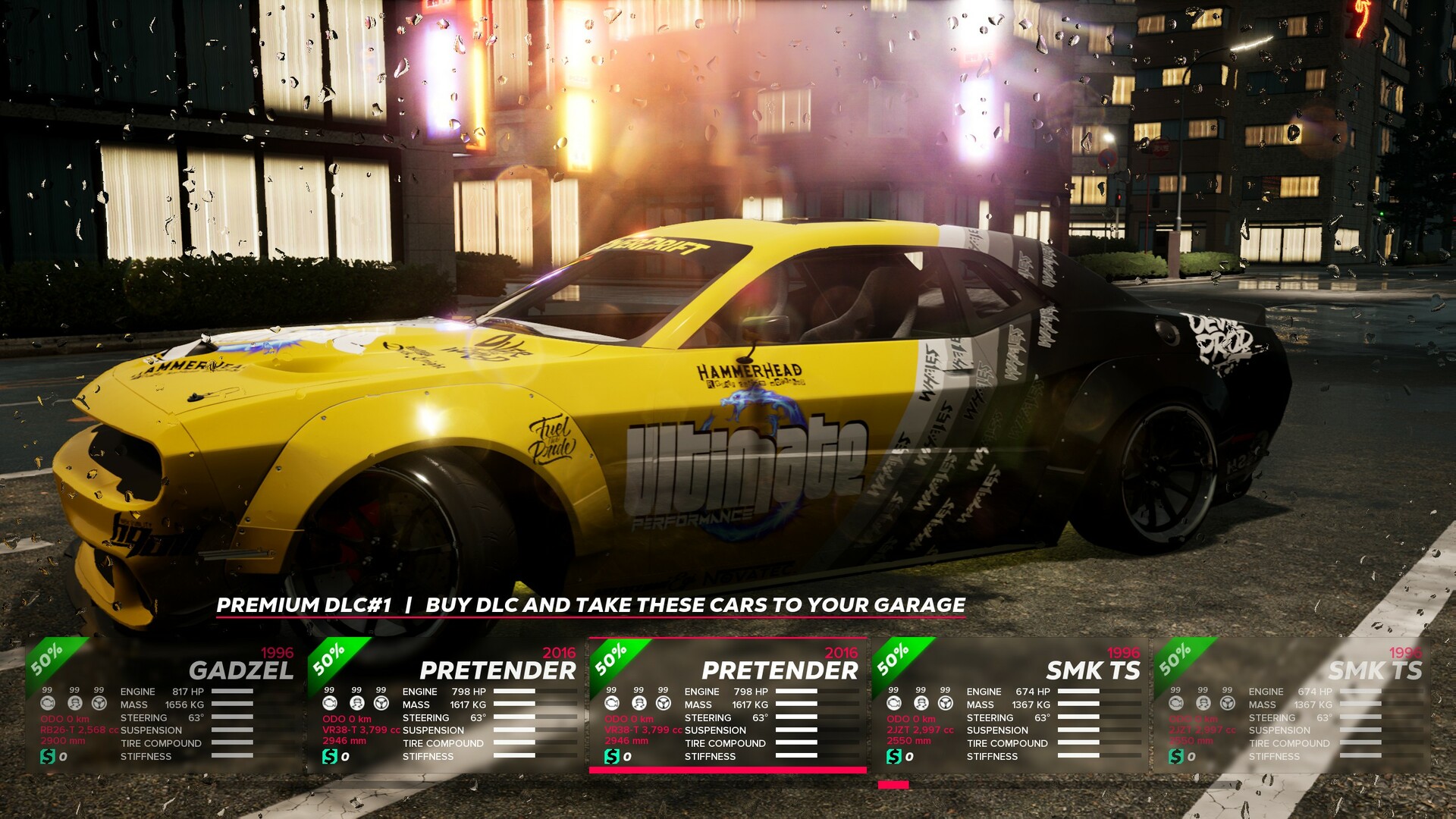Click the steering wheel icon on the selected PRETENDER card
Viewport: 1456px width, 819px height.
(664, 704)
